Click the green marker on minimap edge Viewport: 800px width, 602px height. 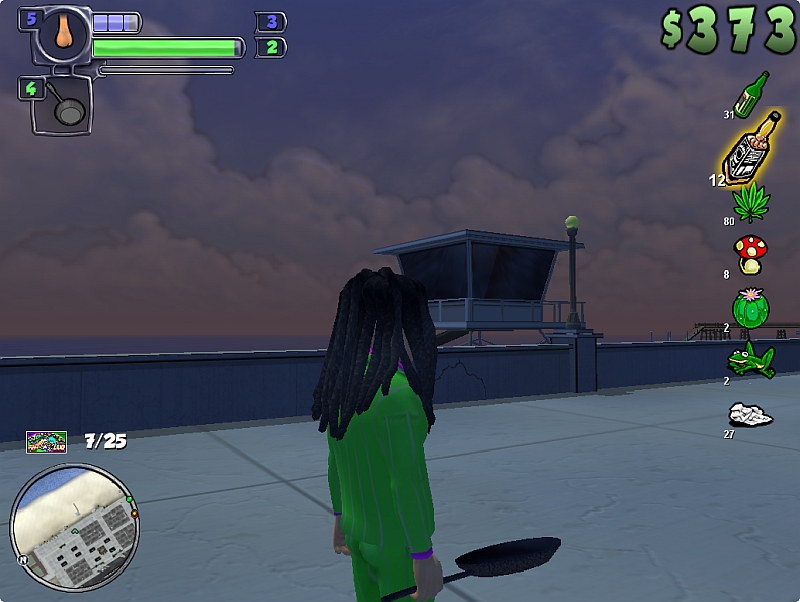coord(129,499)
